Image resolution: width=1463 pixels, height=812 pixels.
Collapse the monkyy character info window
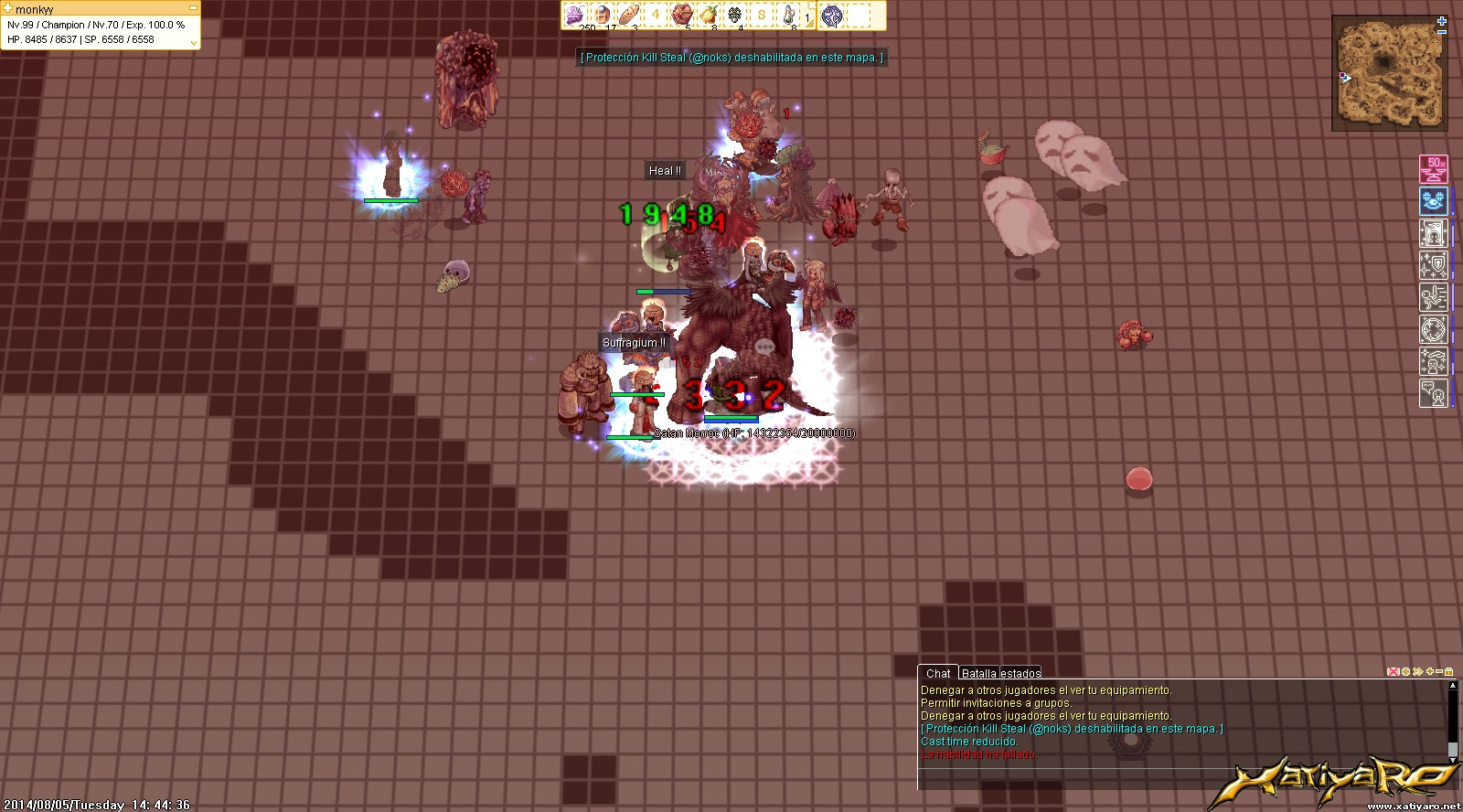193,8
